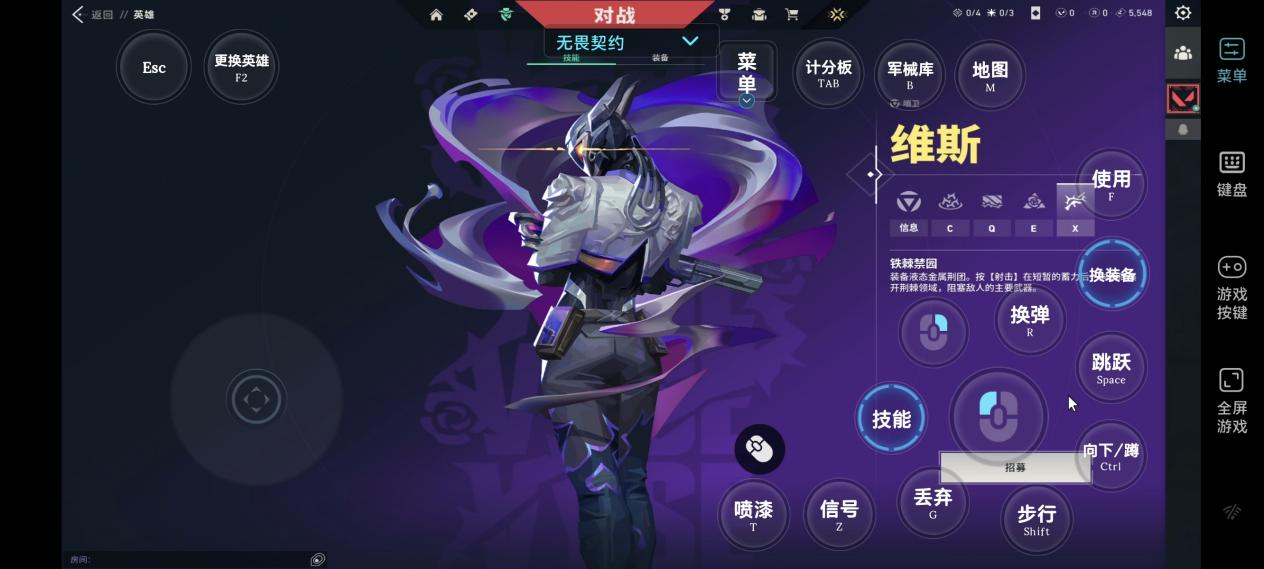Tap the 换弹 reload button
1264x569 pixels.
(x=1030, y=319)
